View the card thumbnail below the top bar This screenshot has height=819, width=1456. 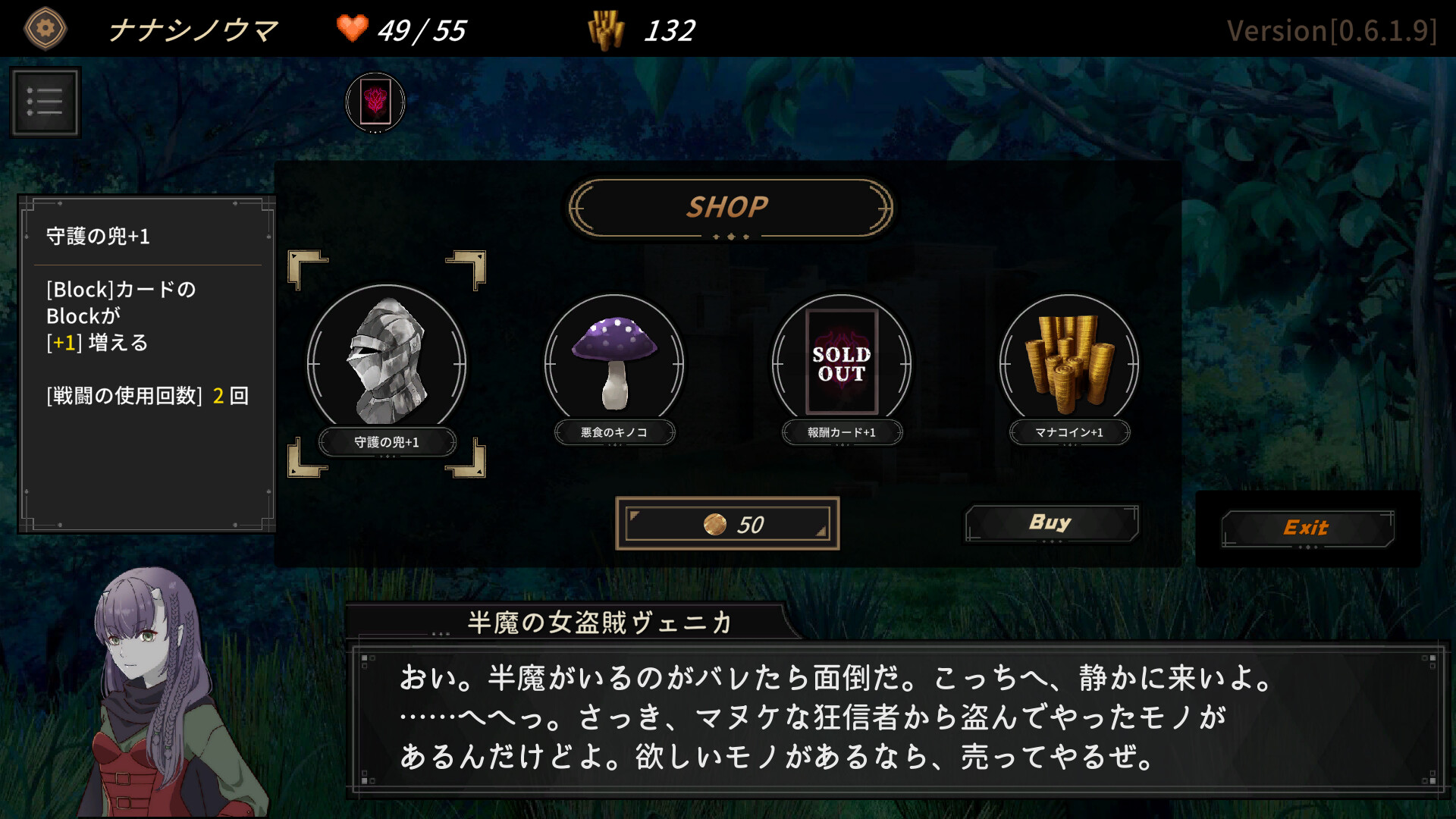coord(377,102)
